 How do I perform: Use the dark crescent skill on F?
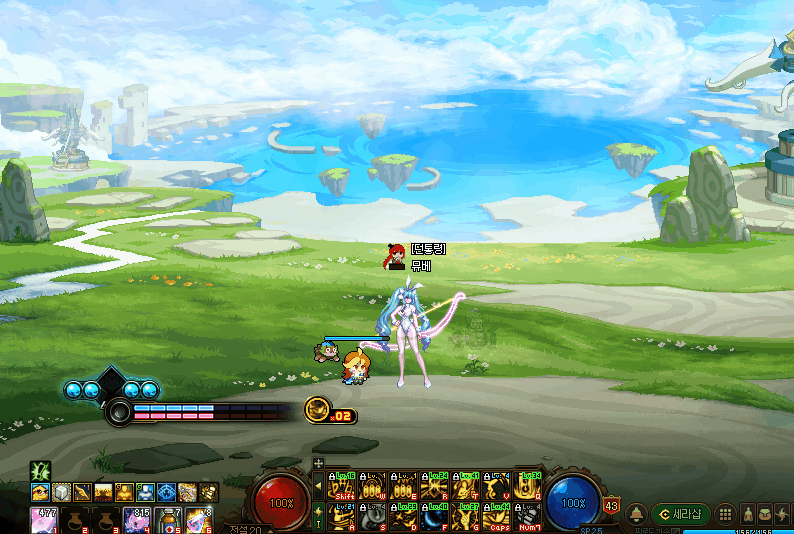point(435,515)
